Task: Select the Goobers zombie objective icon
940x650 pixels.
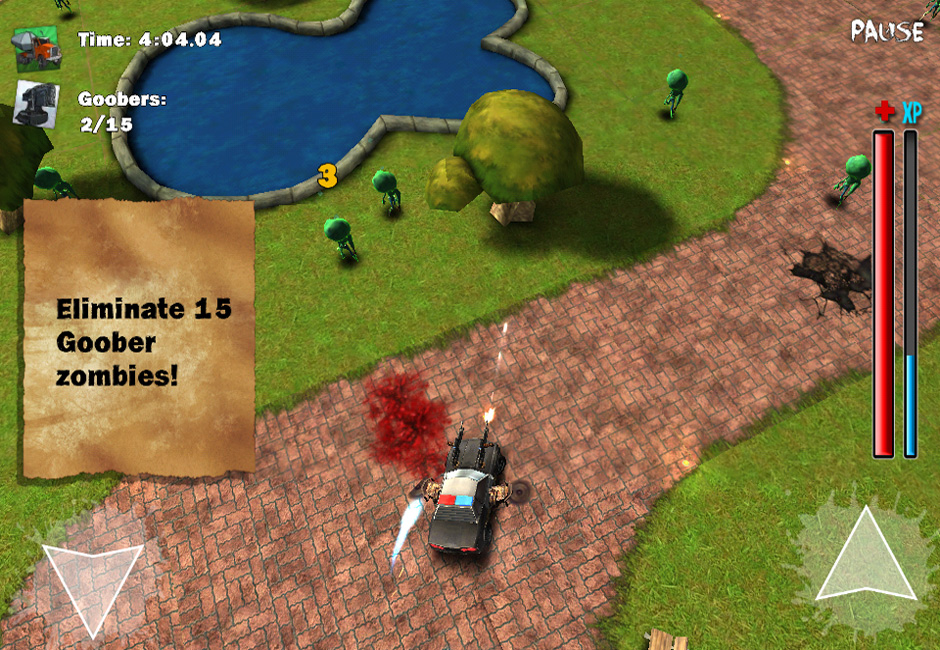Action: coord(36,104)
